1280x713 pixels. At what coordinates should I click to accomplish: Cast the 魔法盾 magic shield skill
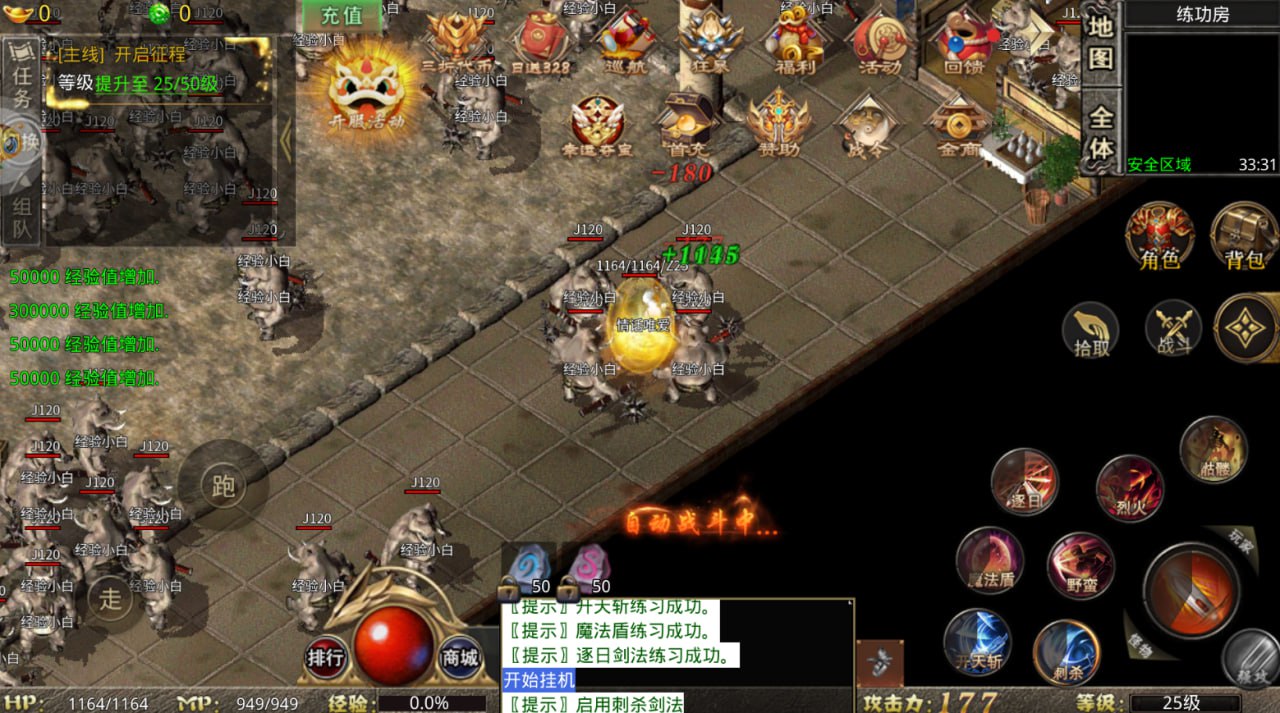tap(989, 560)
